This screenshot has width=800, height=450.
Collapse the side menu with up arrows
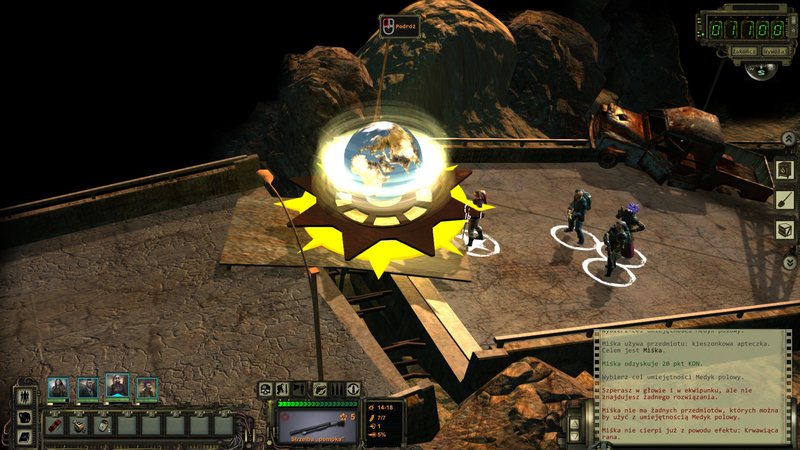[786, 139]
